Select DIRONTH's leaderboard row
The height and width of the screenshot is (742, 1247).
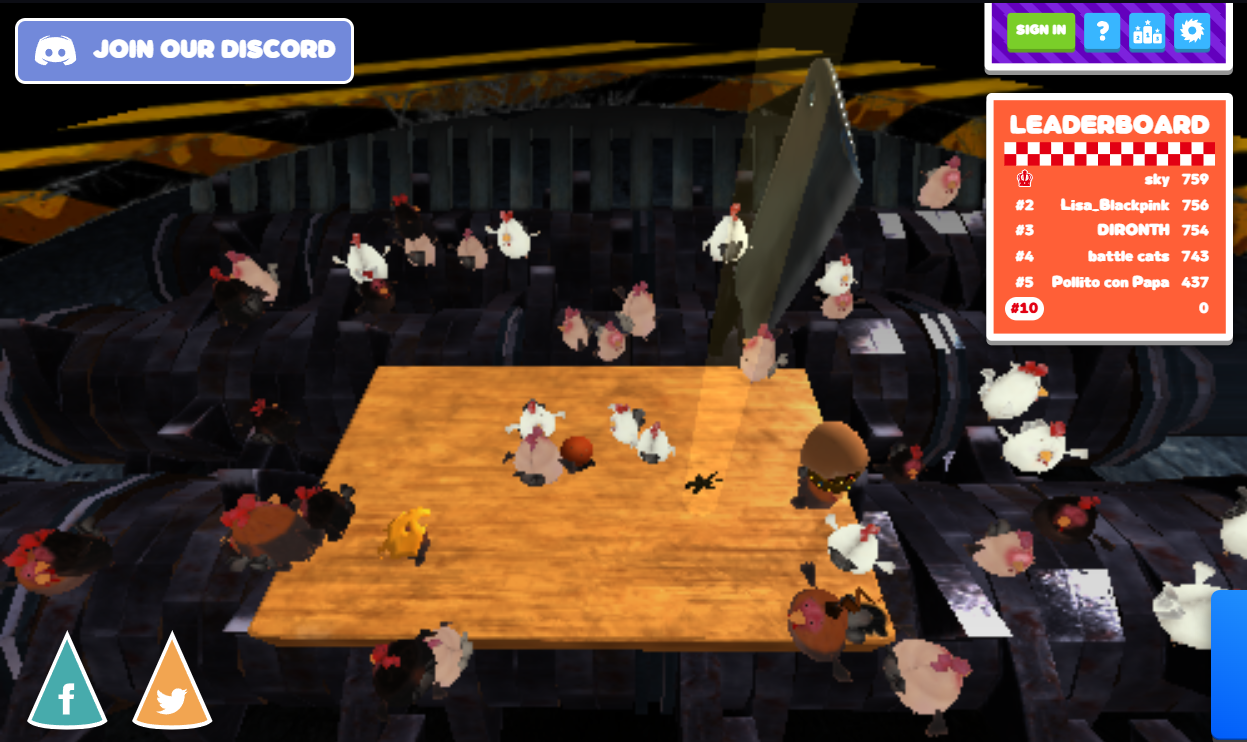pyautogui.click(x=1110, y=231)
